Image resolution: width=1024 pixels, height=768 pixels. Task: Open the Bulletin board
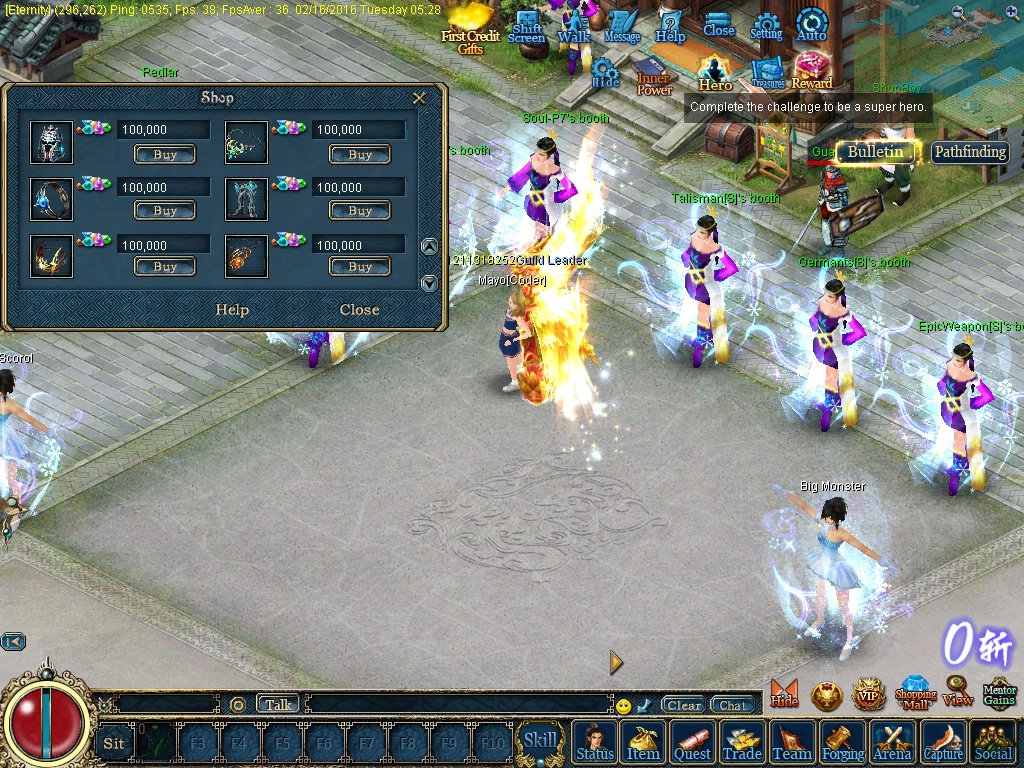pos(876,152)
